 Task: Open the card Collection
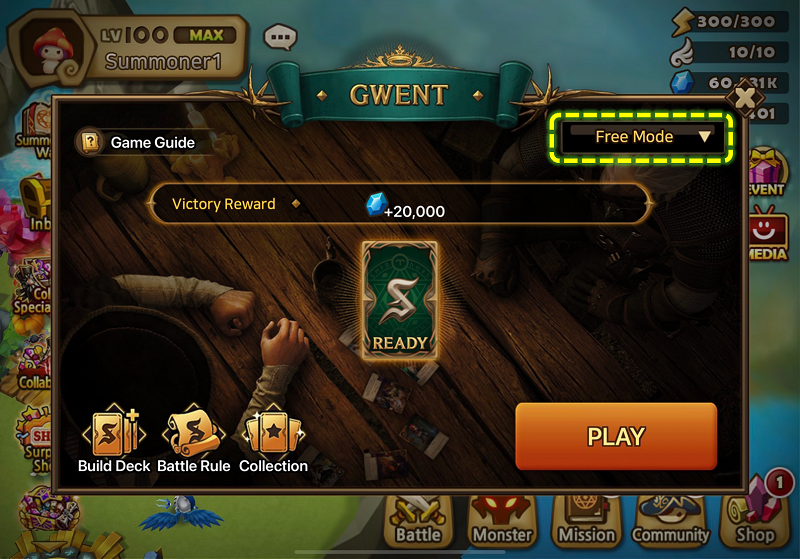(x=273, y=440)
